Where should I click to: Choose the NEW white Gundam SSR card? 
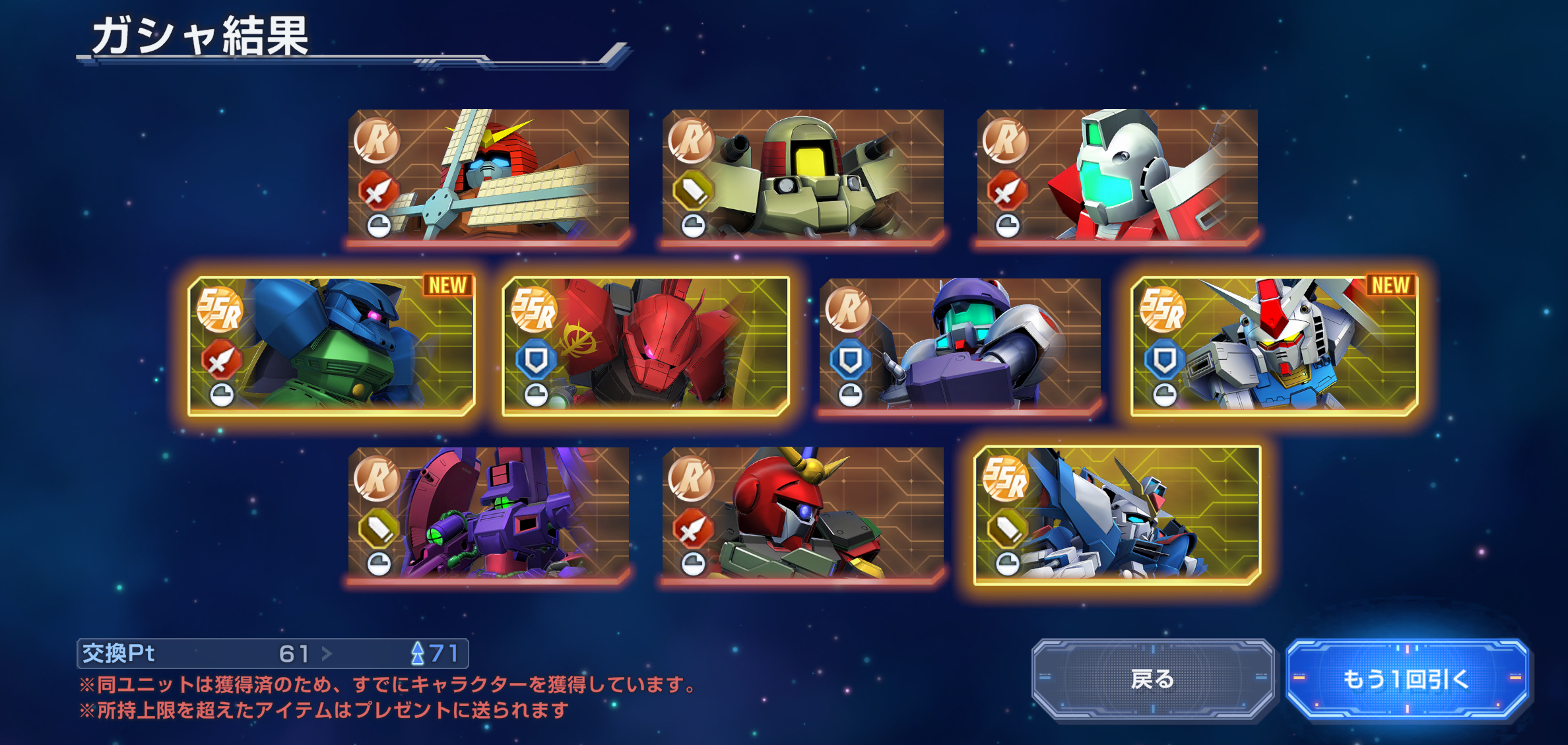pos(1274,345)
